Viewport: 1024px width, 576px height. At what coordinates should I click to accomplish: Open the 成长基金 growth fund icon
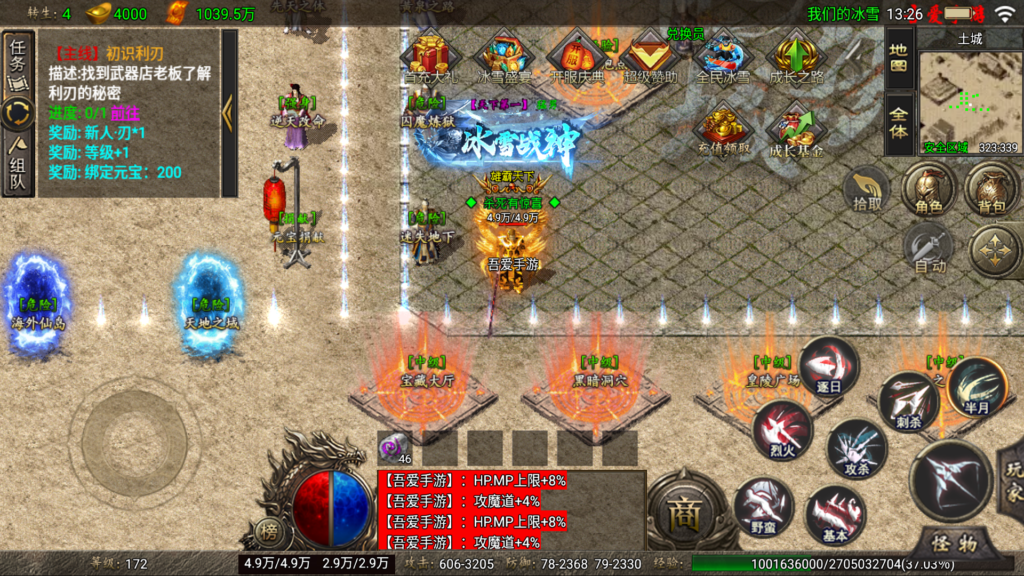[x=797, y=132]
